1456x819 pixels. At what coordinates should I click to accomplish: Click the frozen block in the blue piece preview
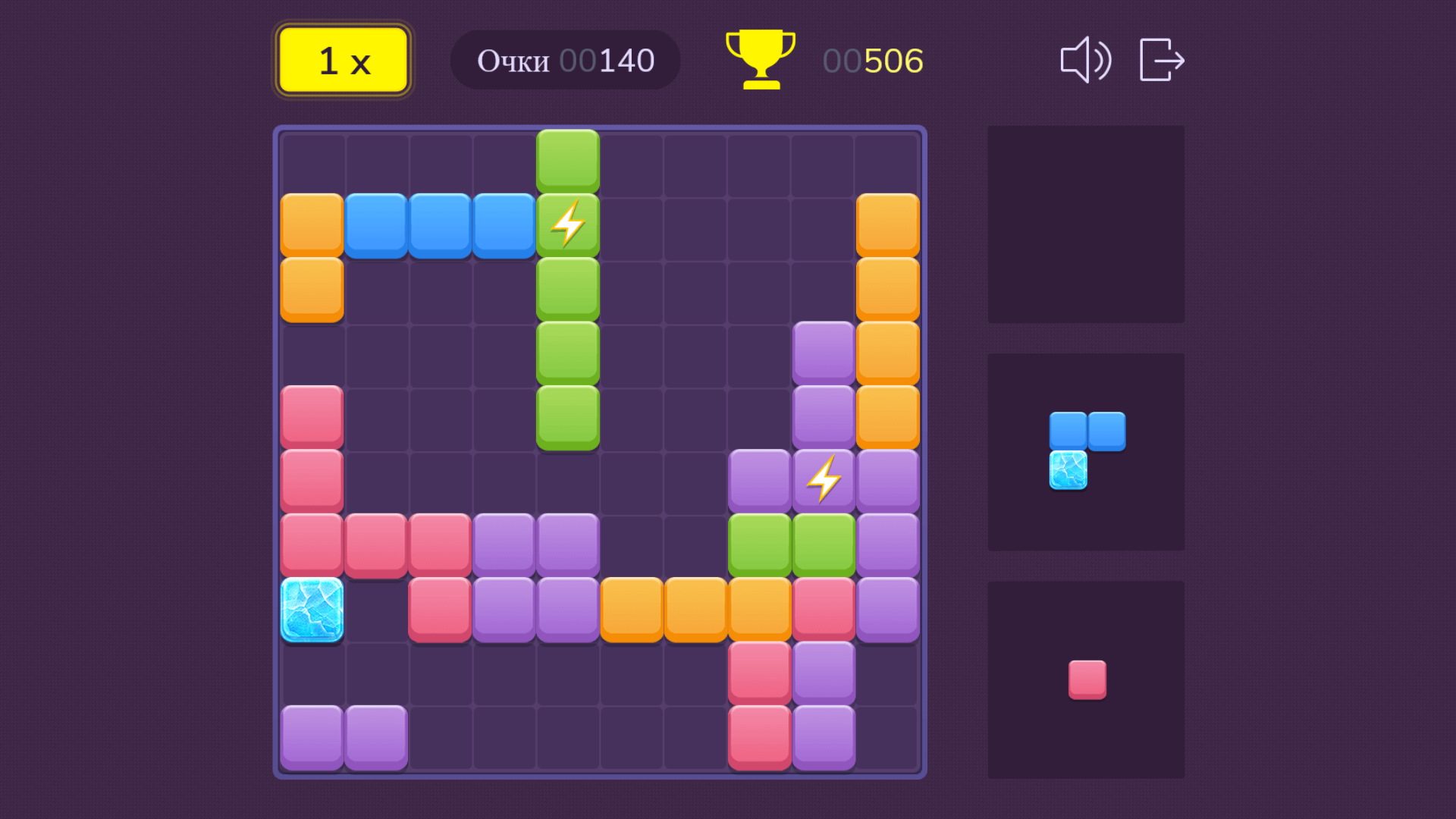(1069, 469)
